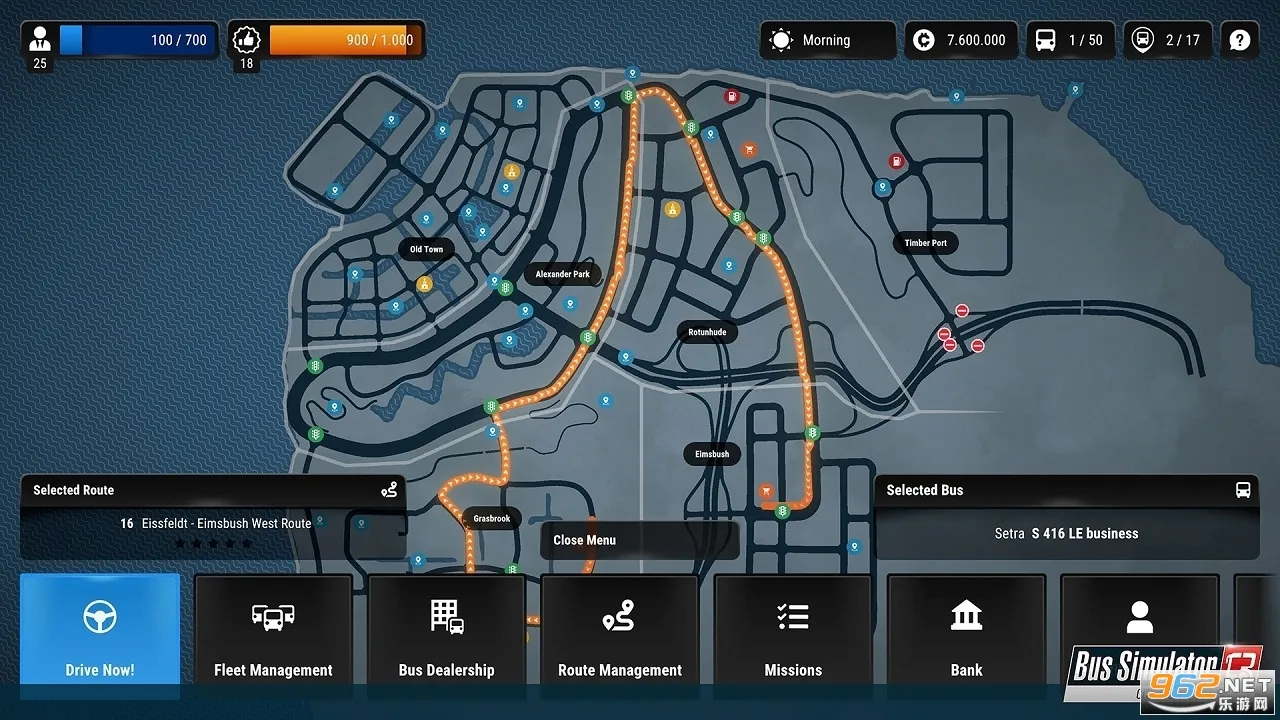1280x720 pixels.
Task: Open the Bus Dealership
Action: (446, 633)
